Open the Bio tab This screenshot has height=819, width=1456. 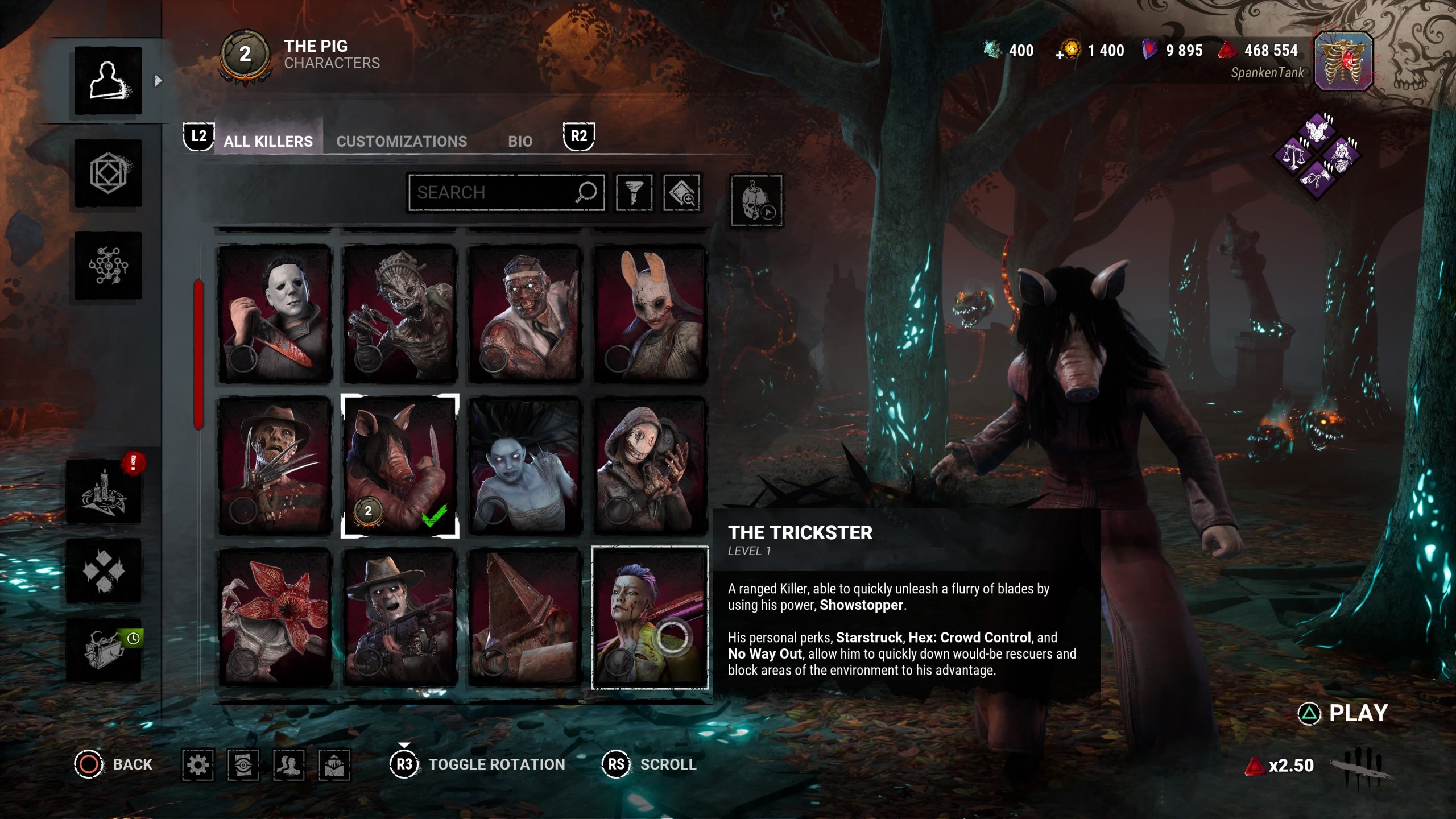coord(520,141)
